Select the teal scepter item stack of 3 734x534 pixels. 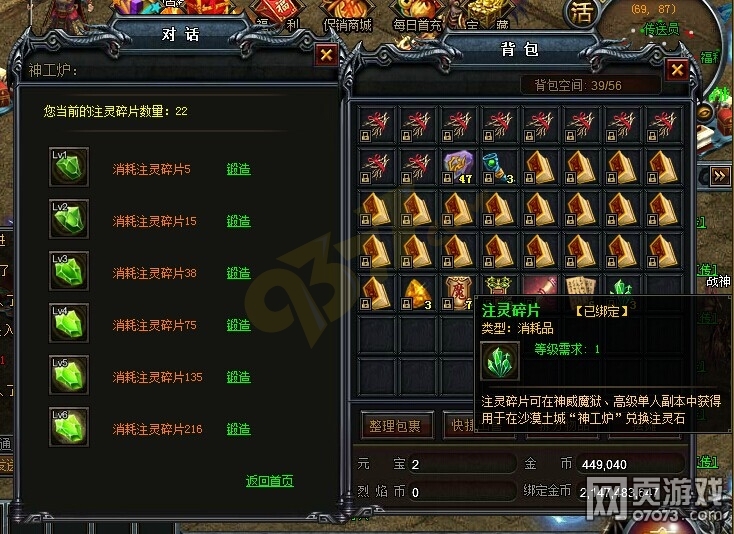[500, 166]
